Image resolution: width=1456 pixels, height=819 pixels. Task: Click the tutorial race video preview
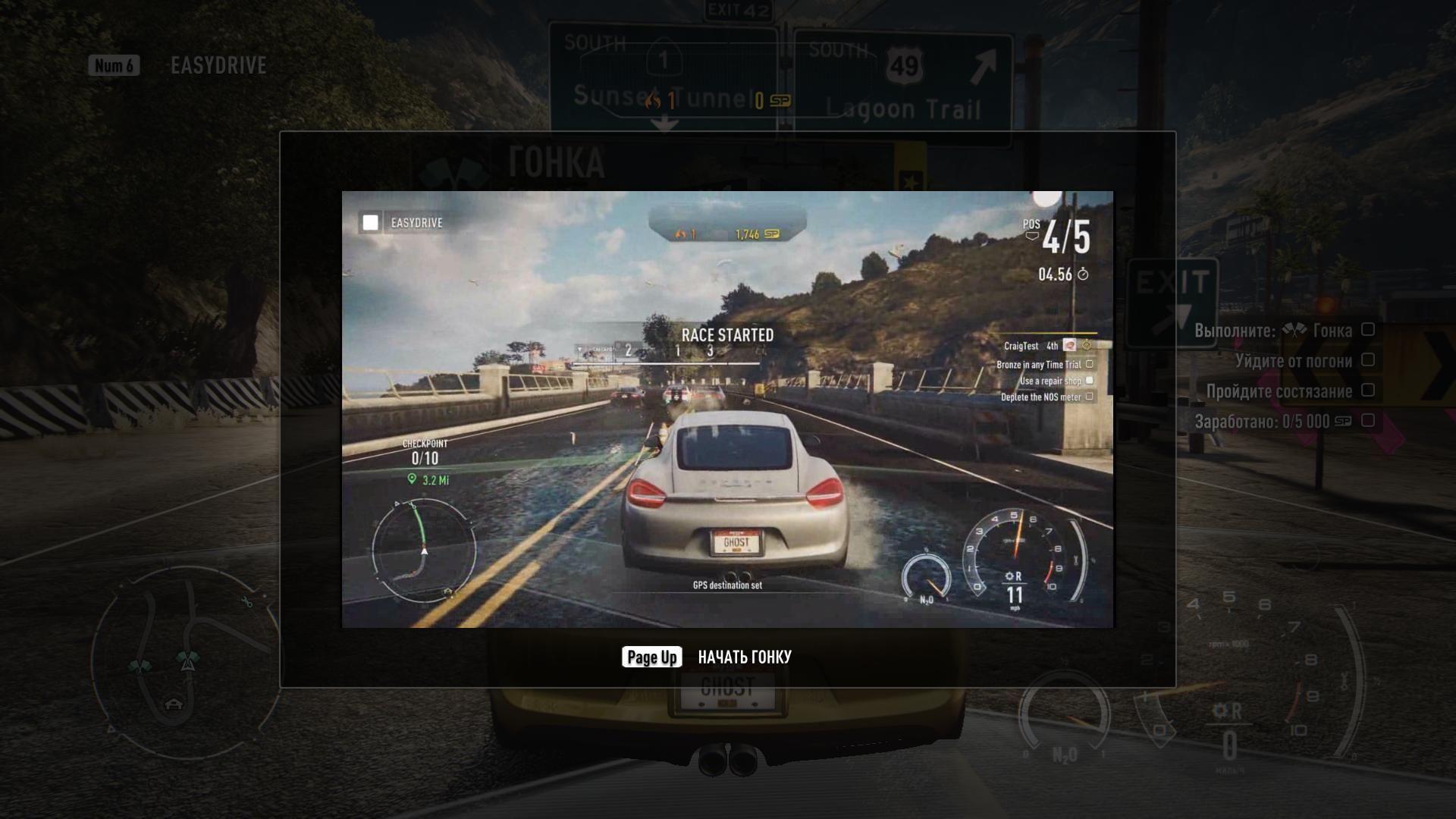(x=727, y=409)
